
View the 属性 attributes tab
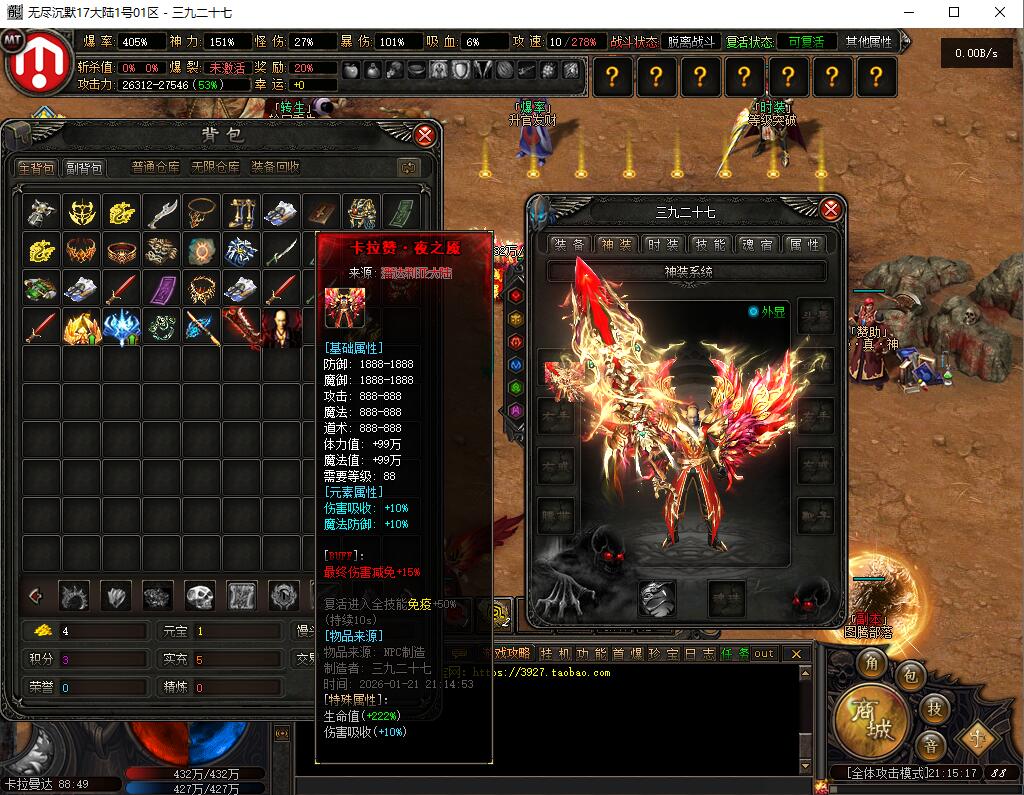pos(805,244)
